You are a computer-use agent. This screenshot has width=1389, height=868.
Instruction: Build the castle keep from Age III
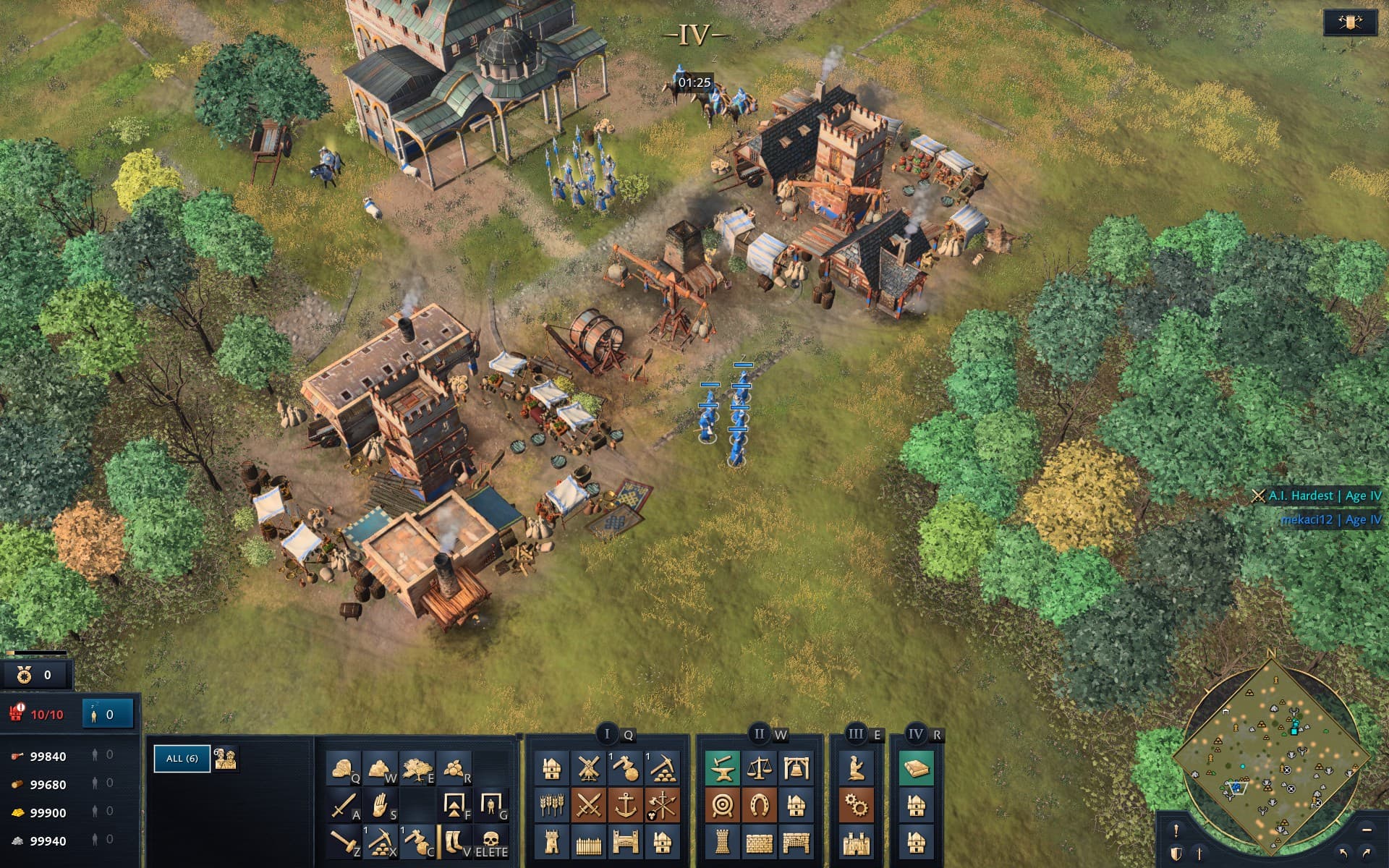pyautogui.click(x=857, y=842)
